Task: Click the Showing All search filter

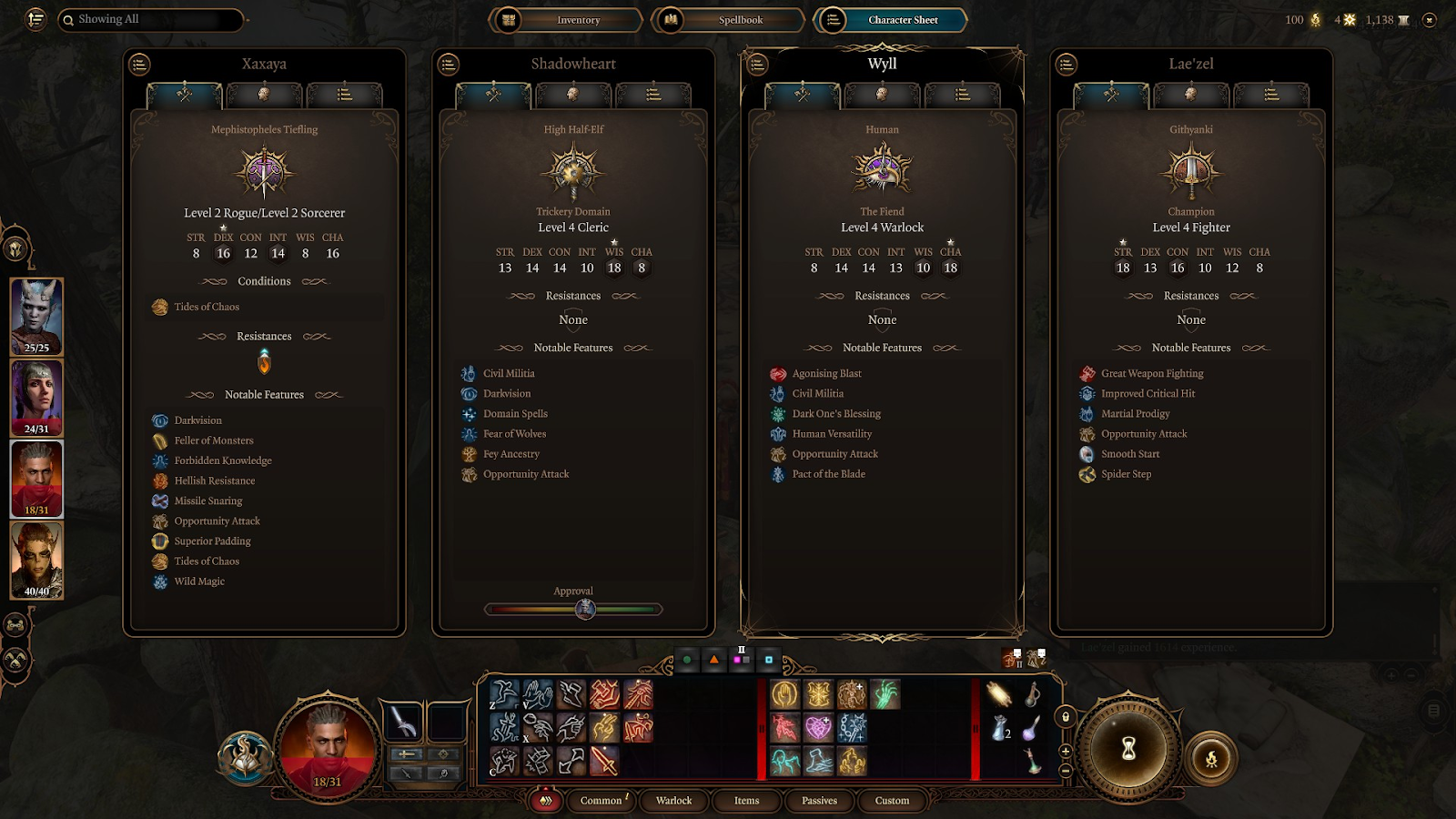Action: 151,19
